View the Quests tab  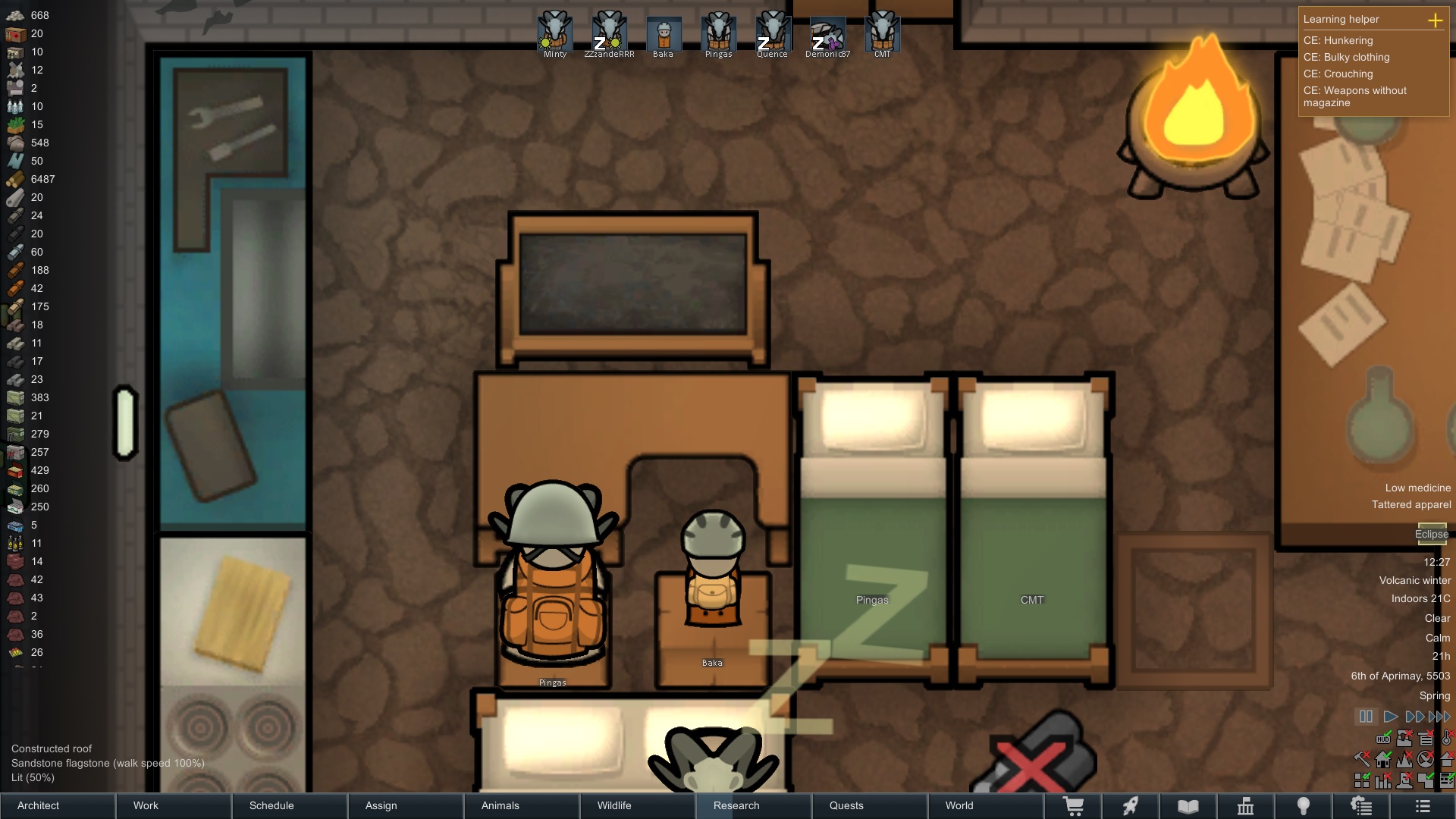point(871,805)
